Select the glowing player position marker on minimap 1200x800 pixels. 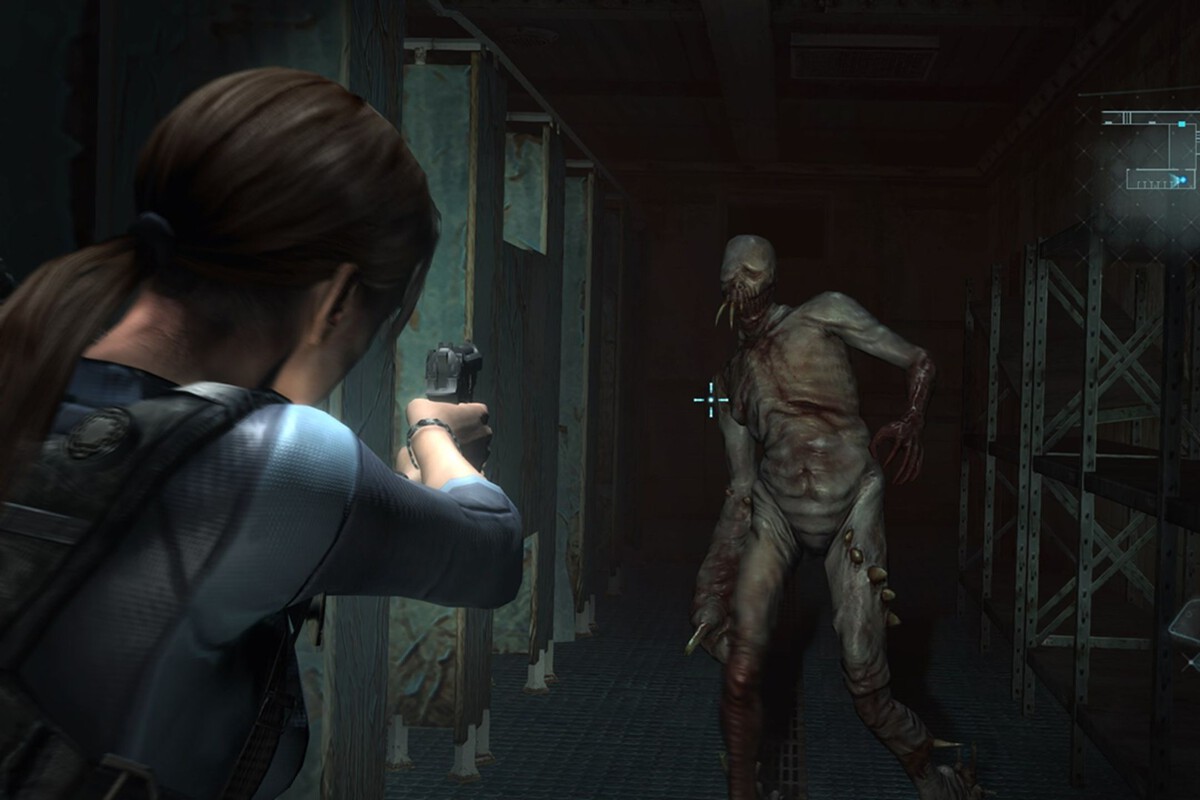click(x=1183, y=180)
